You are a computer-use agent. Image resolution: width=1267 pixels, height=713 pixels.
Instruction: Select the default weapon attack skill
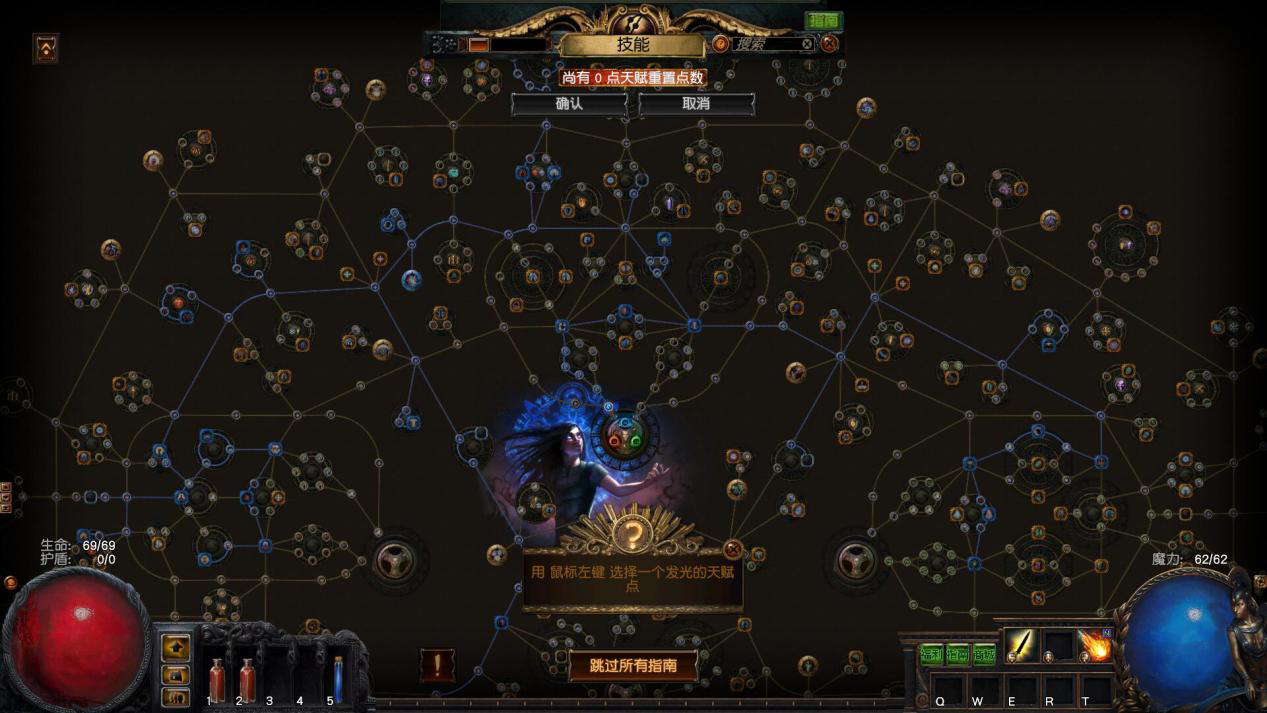pyautogui.click(x=1022, y=646)
